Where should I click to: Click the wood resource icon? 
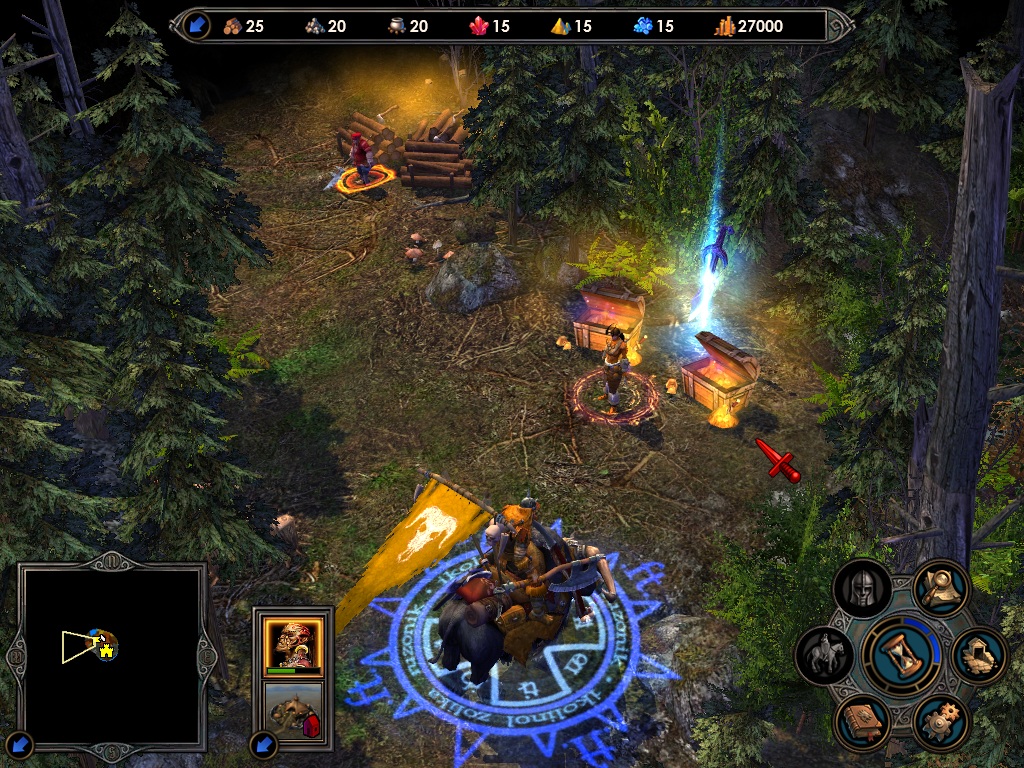click(233, 26)
